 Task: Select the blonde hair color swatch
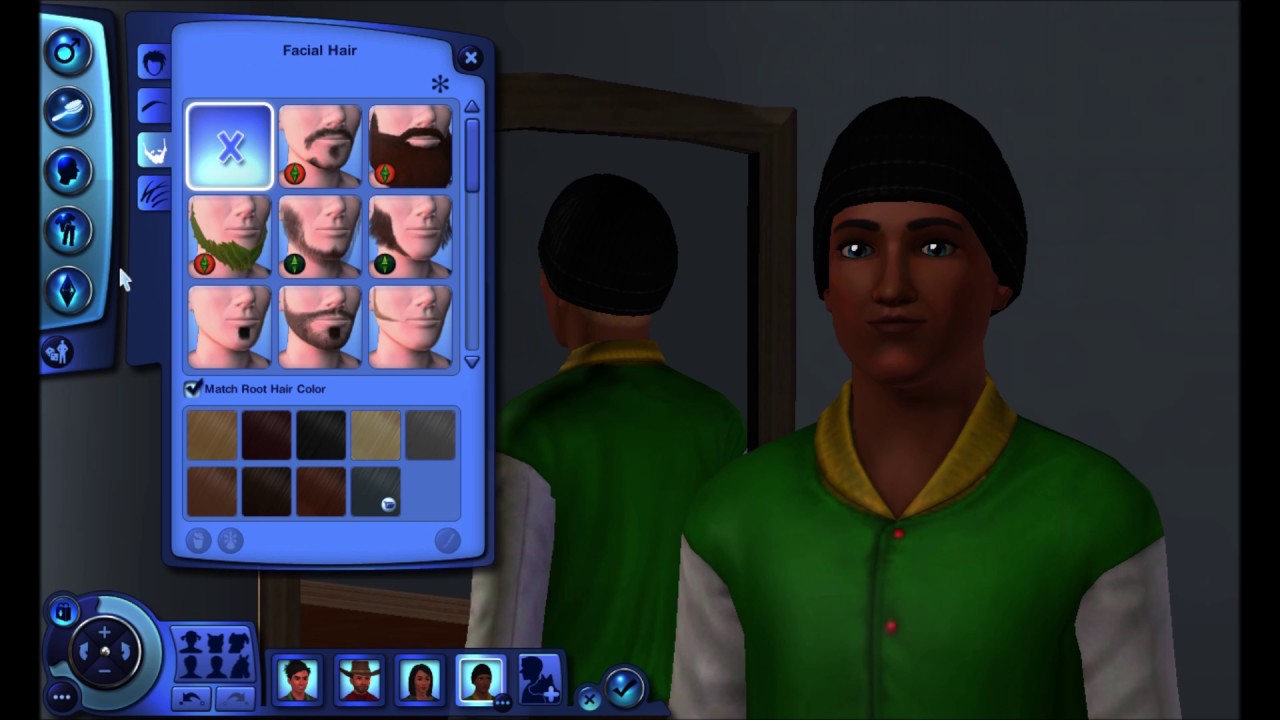[x=375, y=433]
